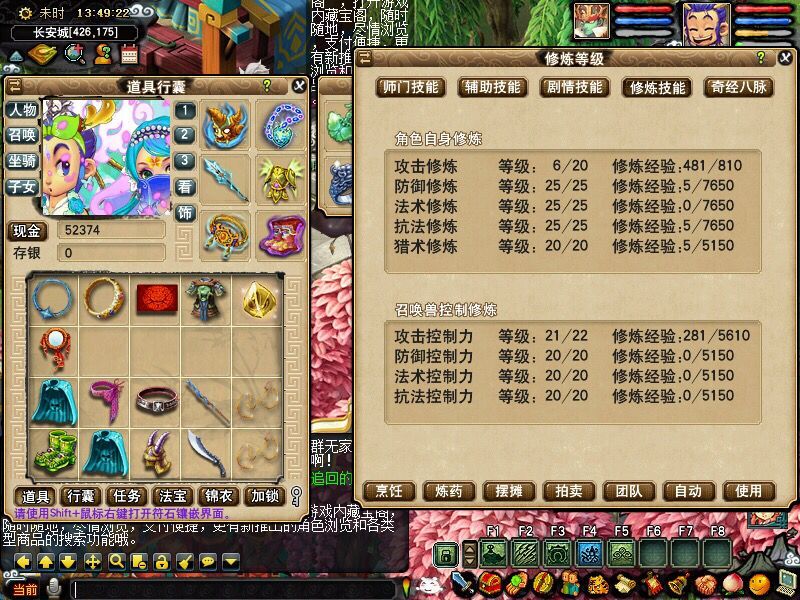The image size is (800, 600).
Task: Open the 法宝 tab
Action: 172,496
